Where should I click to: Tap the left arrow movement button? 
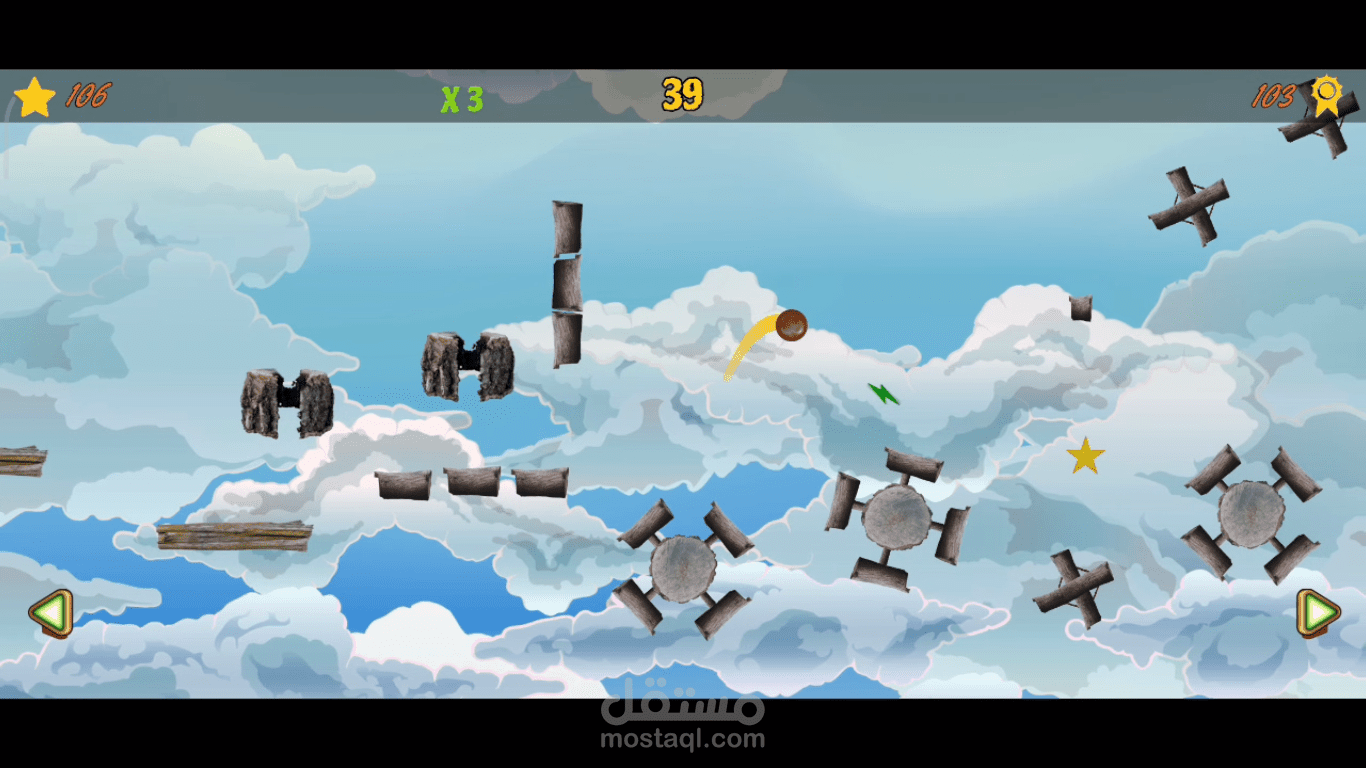[50, 612]
